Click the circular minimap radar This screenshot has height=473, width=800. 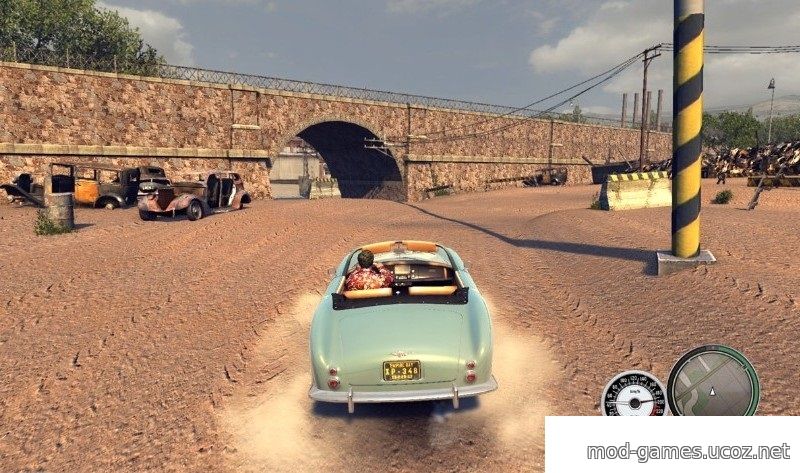[x=713, y=381]
